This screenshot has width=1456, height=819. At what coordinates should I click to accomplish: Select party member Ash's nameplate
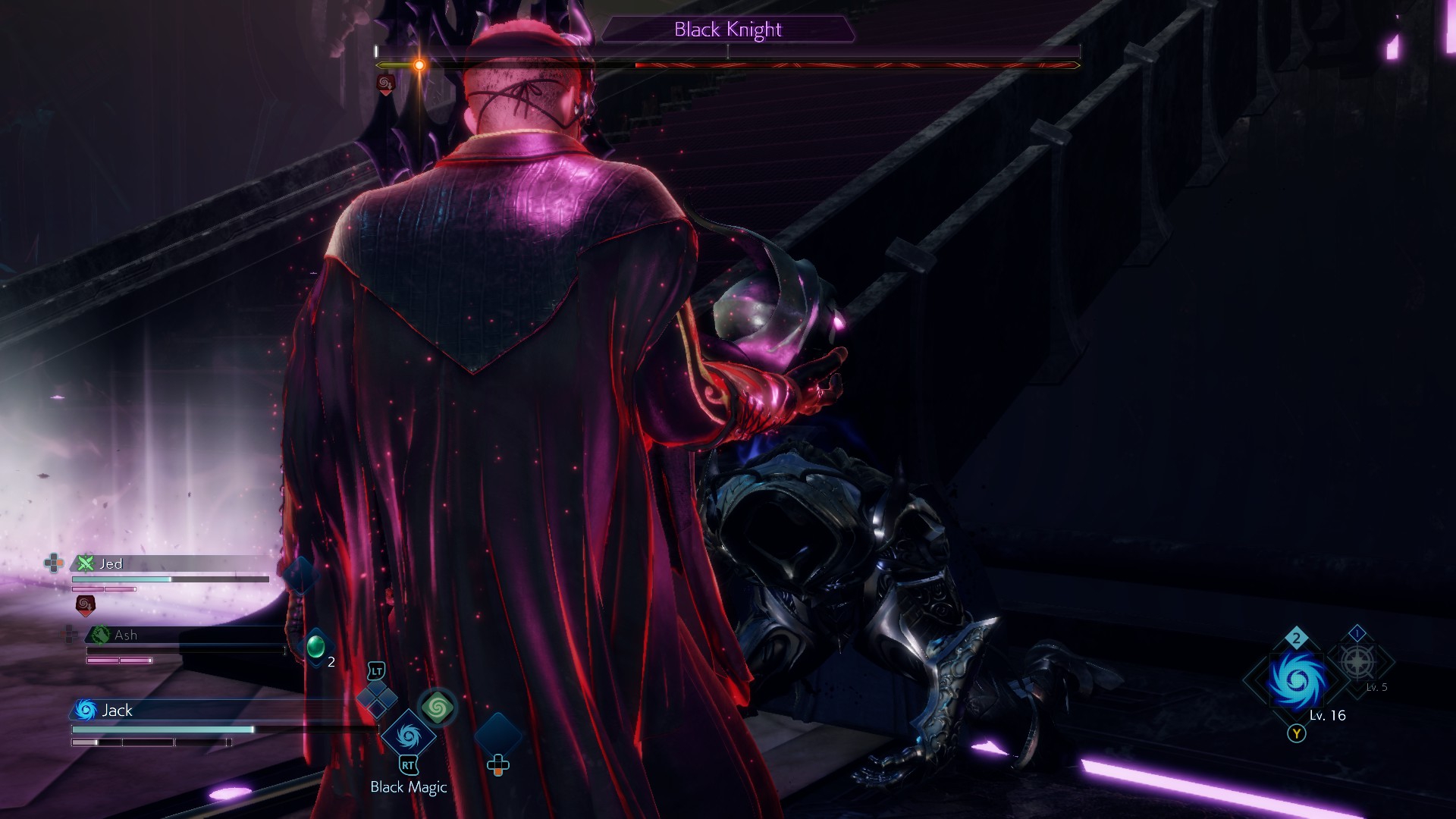[x=125, y=635]
